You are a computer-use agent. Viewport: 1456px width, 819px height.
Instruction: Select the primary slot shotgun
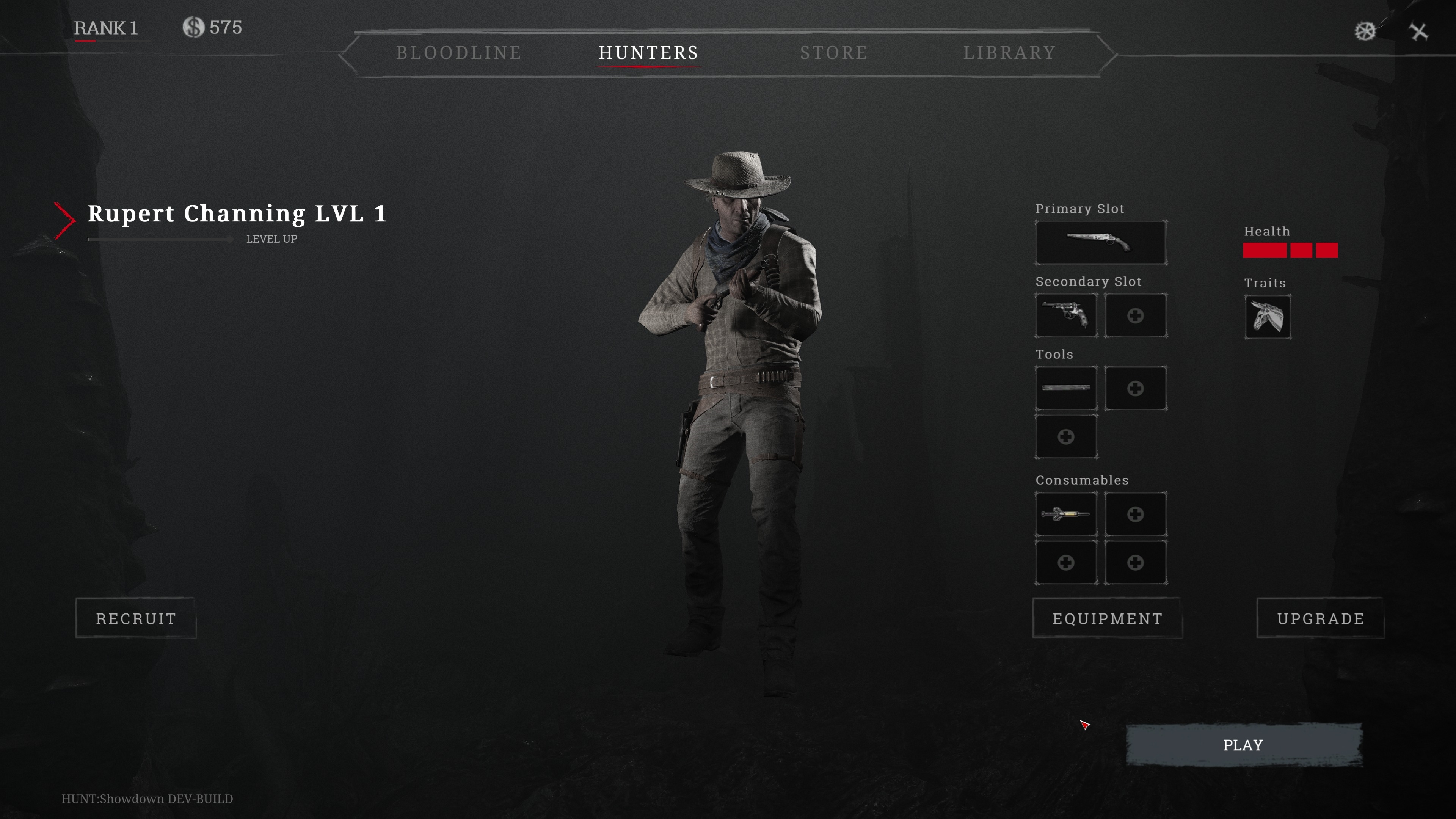1100,243
